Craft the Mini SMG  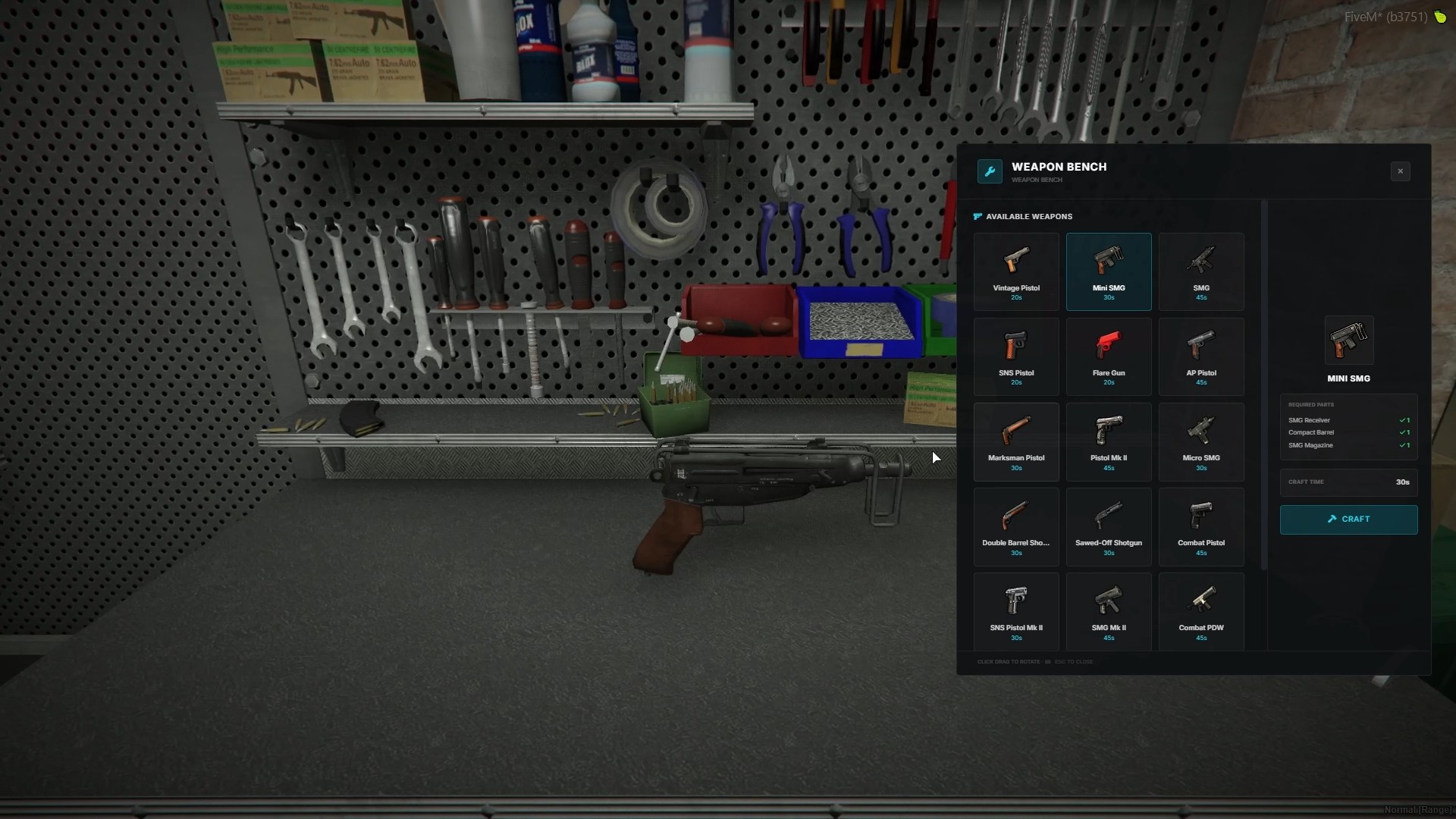tap(1348, 519)
